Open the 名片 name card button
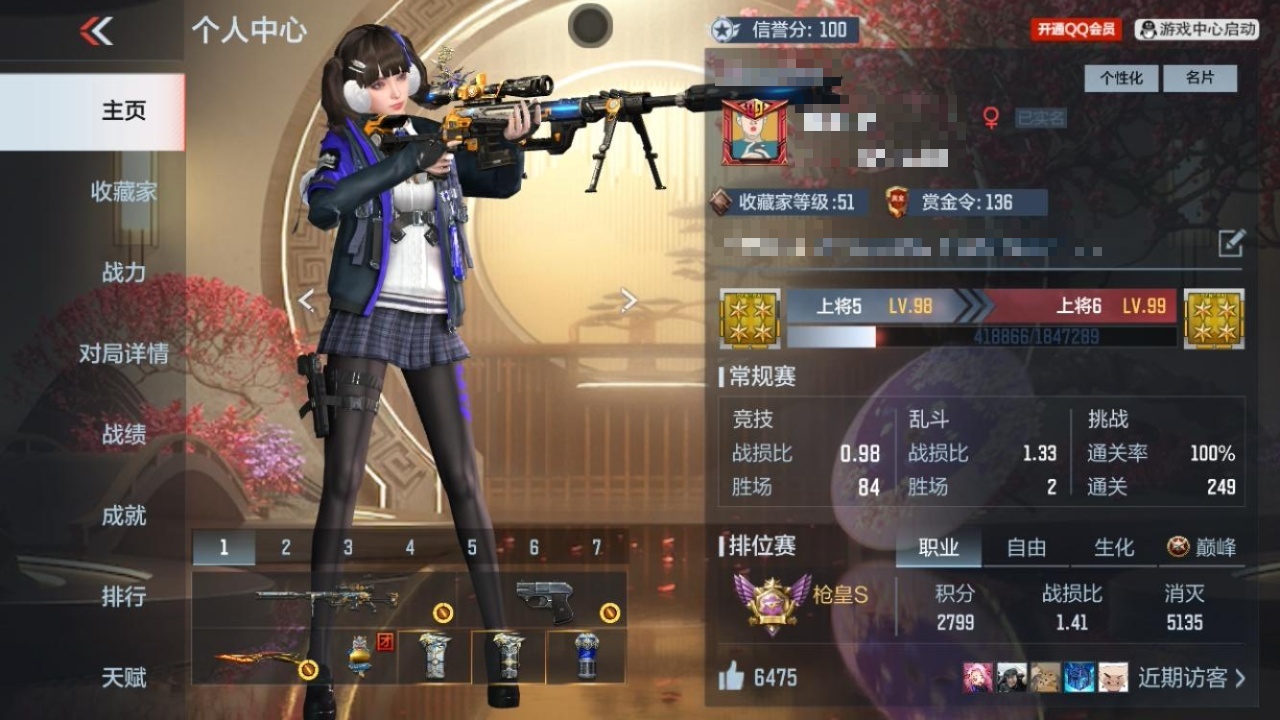The height and width of the screenshot is (720, 1280). (x=1199, y=78)
